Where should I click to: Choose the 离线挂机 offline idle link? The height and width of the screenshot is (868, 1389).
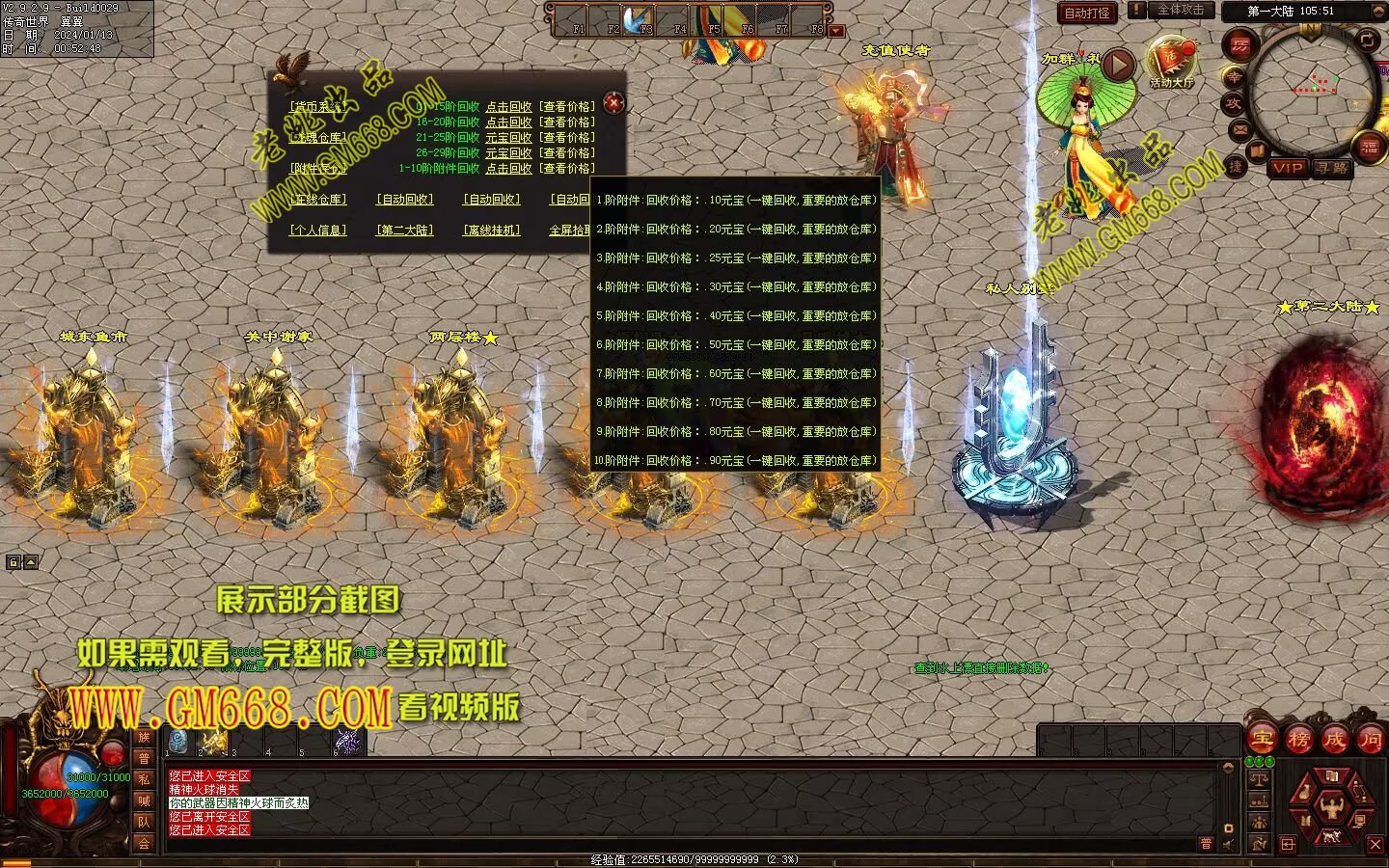[x=491, y=231]
